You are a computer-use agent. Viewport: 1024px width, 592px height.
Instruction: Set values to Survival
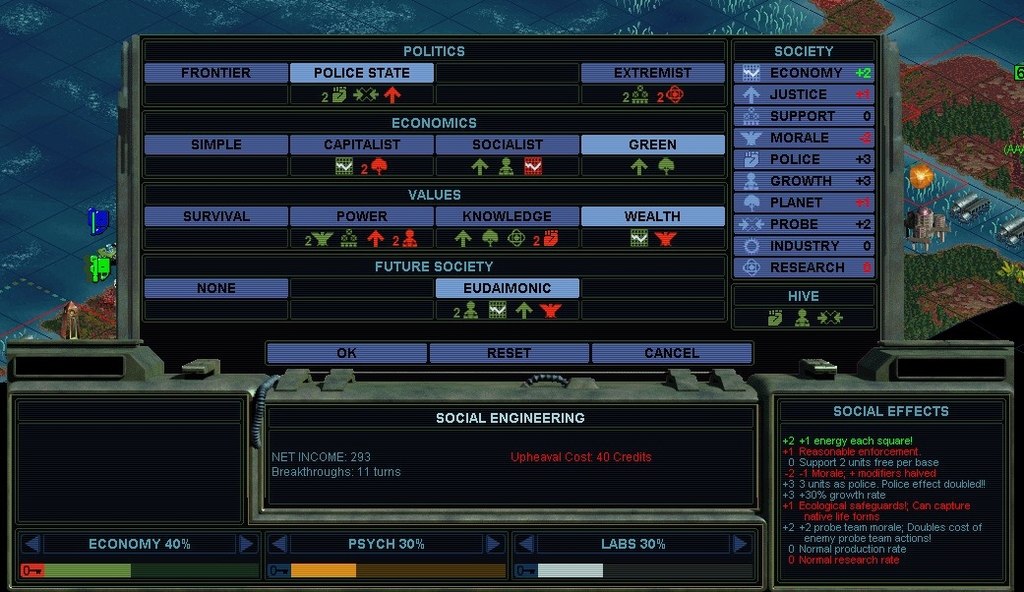click(x=216, y=217)
